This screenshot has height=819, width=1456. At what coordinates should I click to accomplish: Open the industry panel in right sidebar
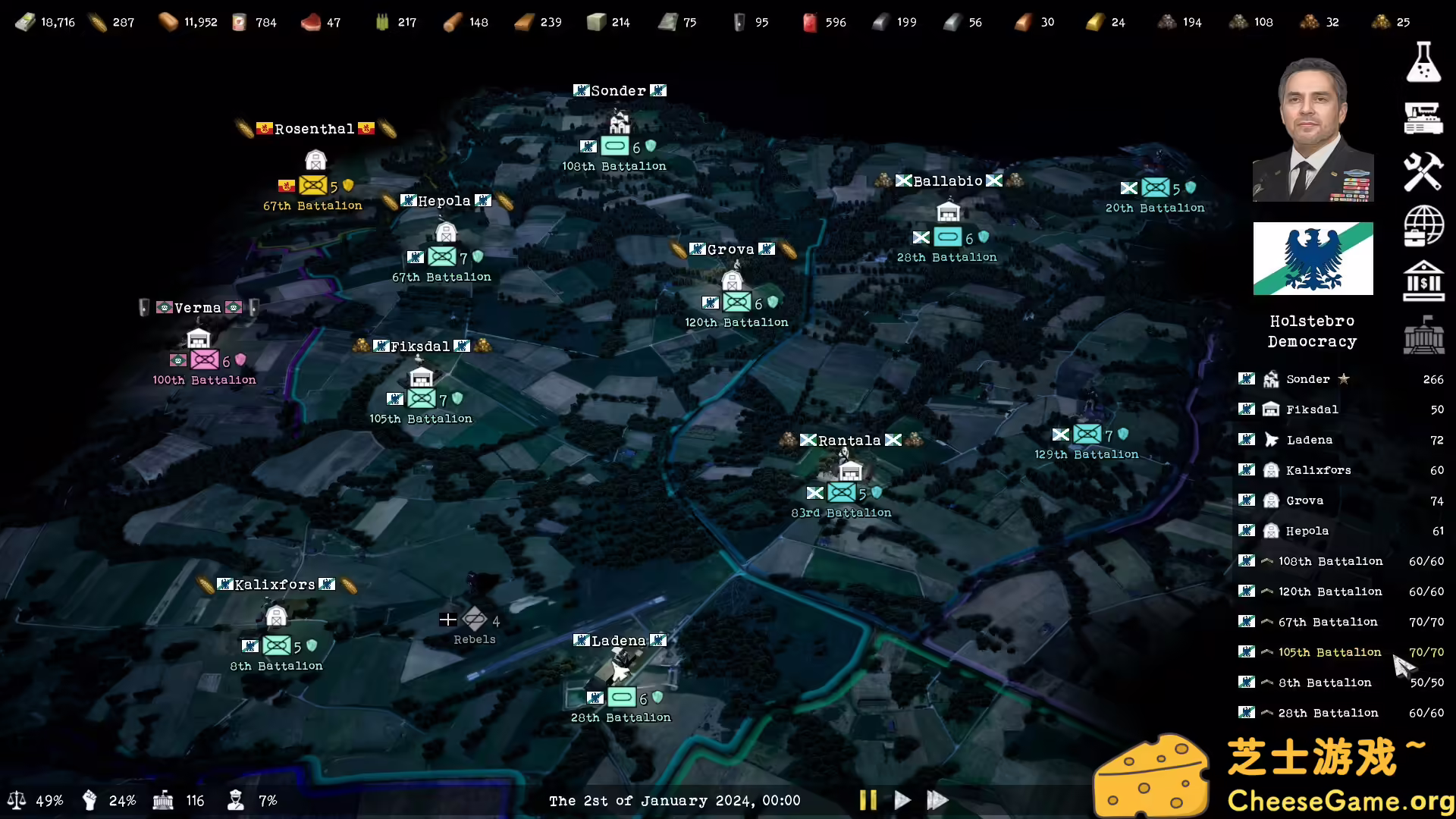1424,118
